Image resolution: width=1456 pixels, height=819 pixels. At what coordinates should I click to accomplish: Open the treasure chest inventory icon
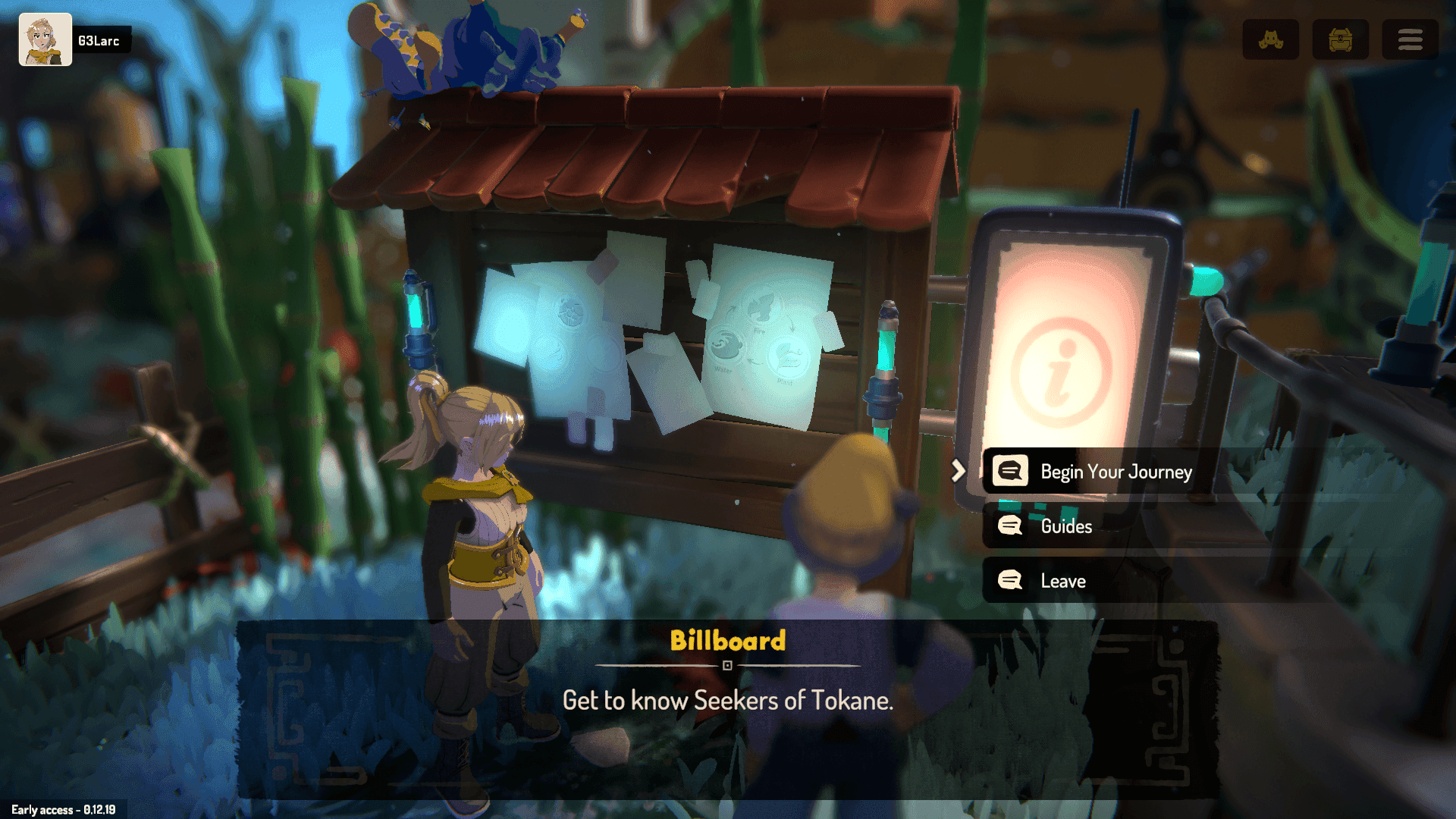[x=1340, y=39]
